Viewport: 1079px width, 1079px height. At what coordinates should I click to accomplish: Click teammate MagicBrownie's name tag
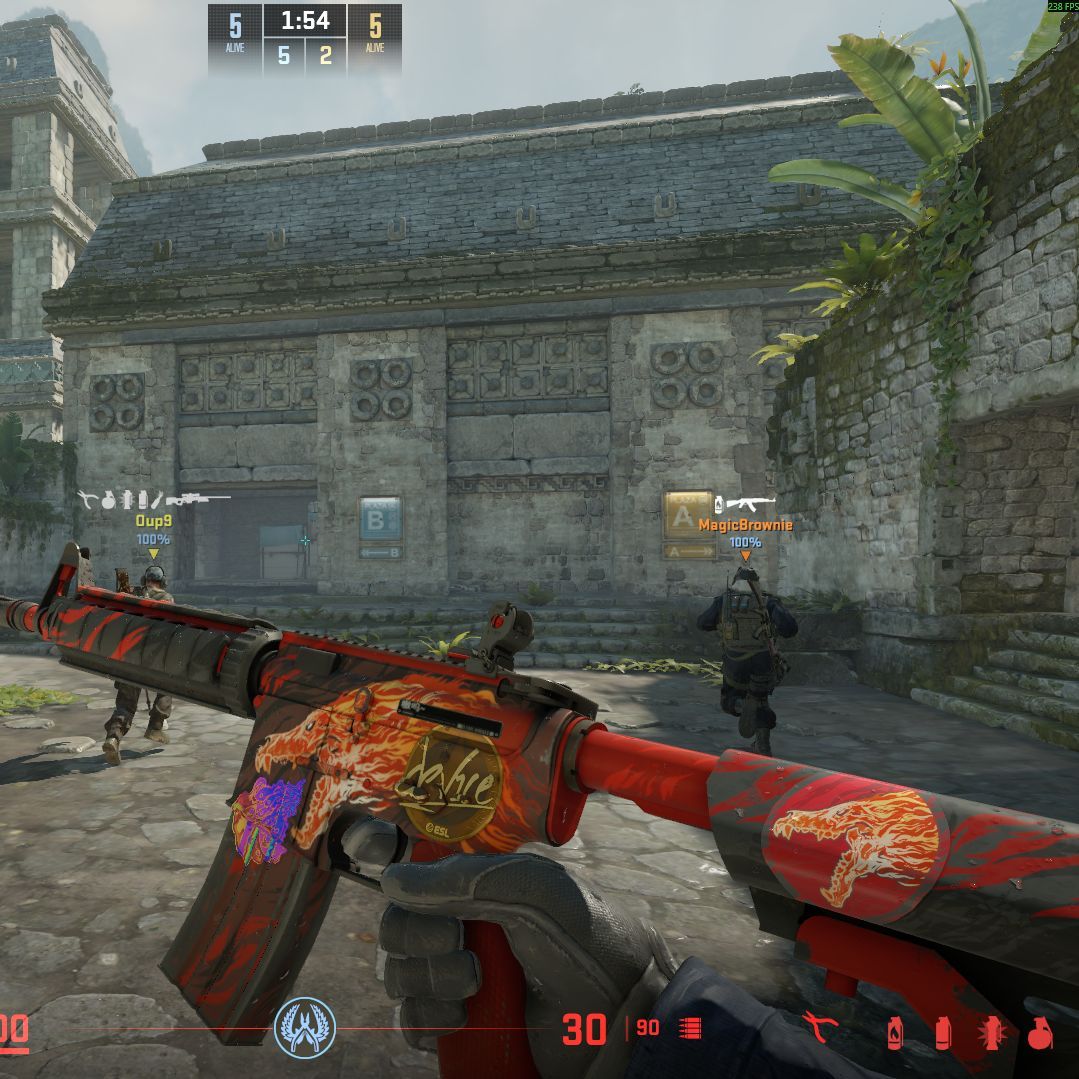[x=745, y=525]
